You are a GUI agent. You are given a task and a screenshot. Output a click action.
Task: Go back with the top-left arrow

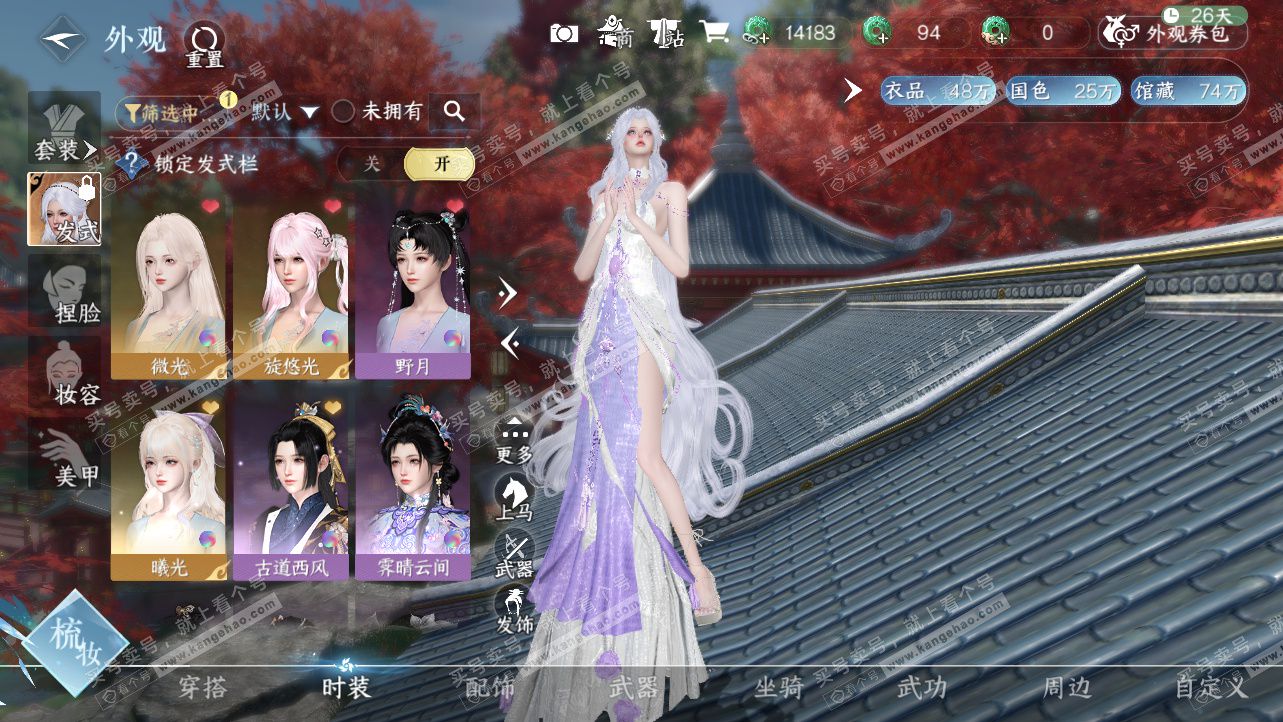(62, 39)
